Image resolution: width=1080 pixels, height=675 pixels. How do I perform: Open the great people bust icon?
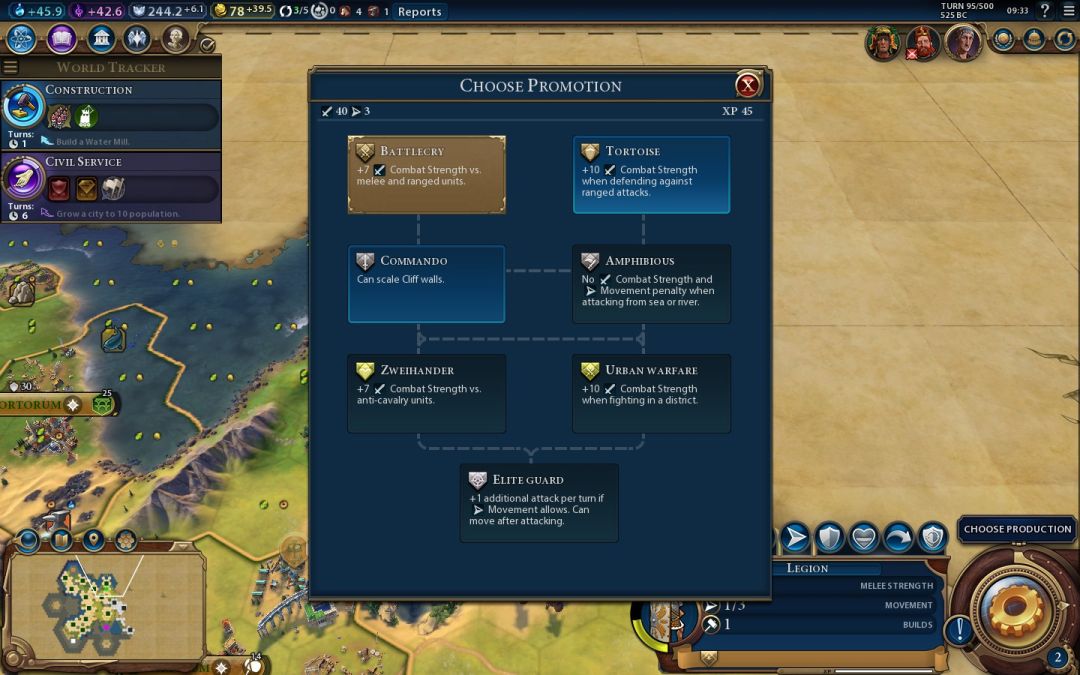(176, 39)
